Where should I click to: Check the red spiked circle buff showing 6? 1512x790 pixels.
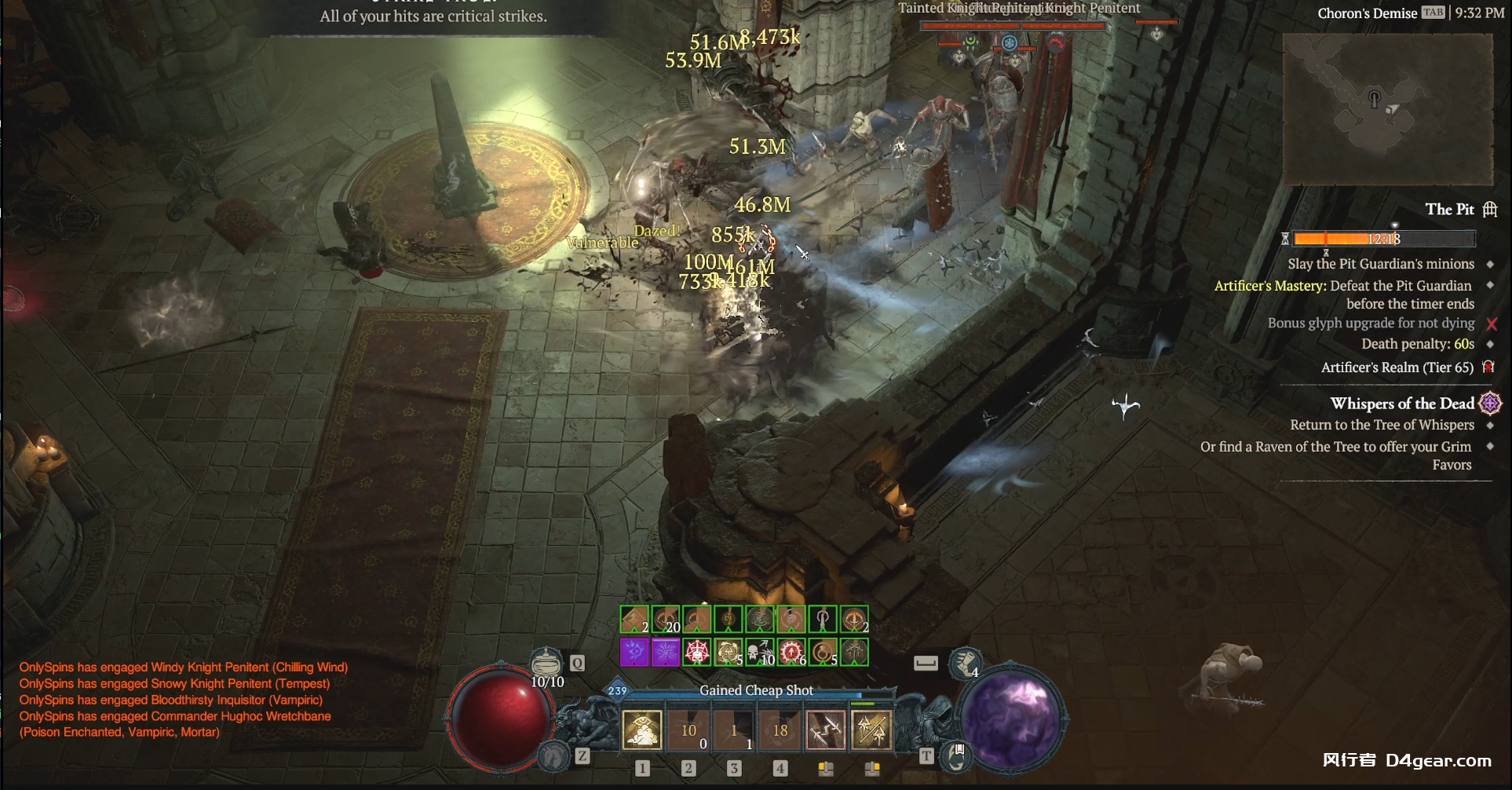coord(791,652)
